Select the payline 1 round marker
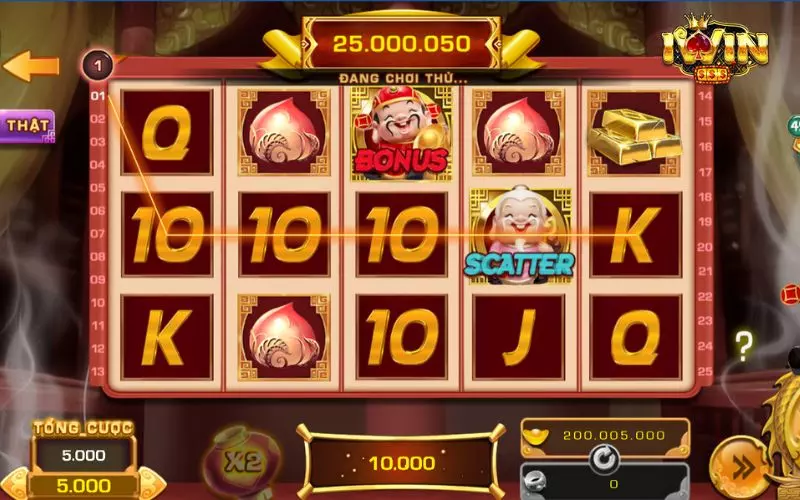The image size is (800, 500). click(98, 66)
